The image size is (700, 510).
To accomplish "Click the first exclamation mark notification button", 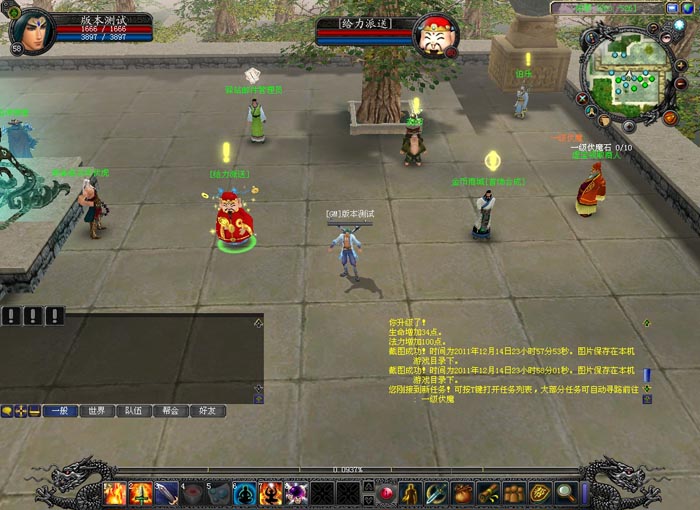I will click(x=11, y=317).
